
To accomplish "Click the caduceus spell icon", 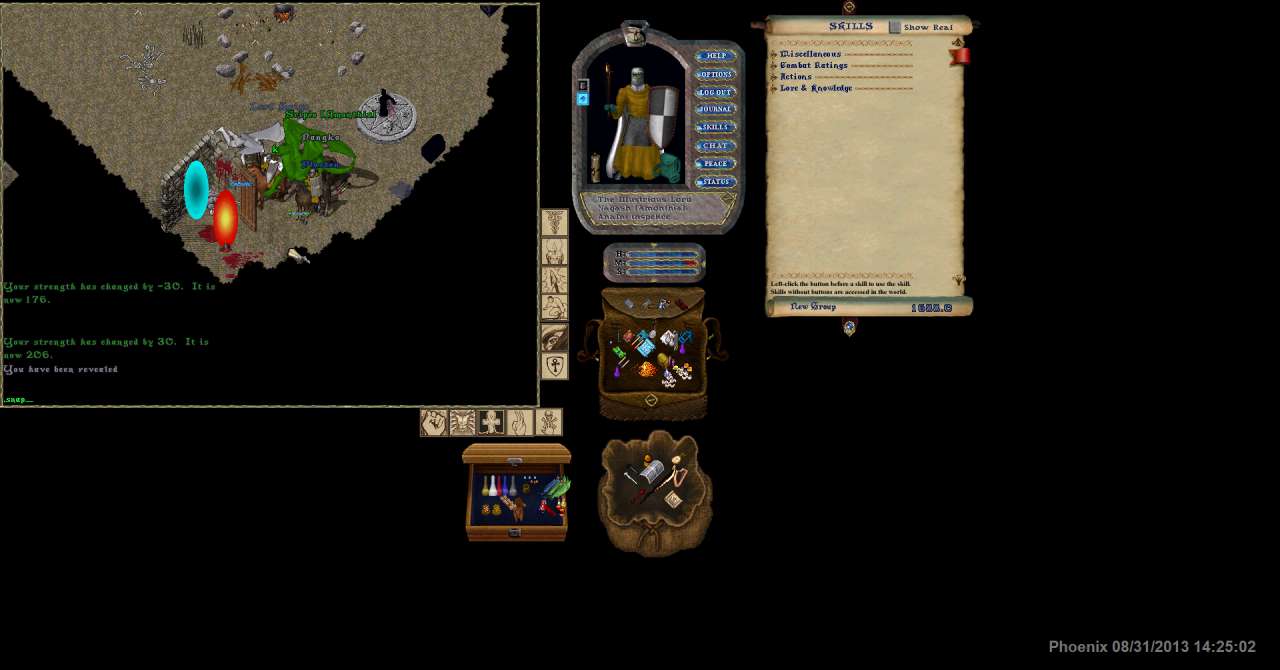I will click(555, 223).
